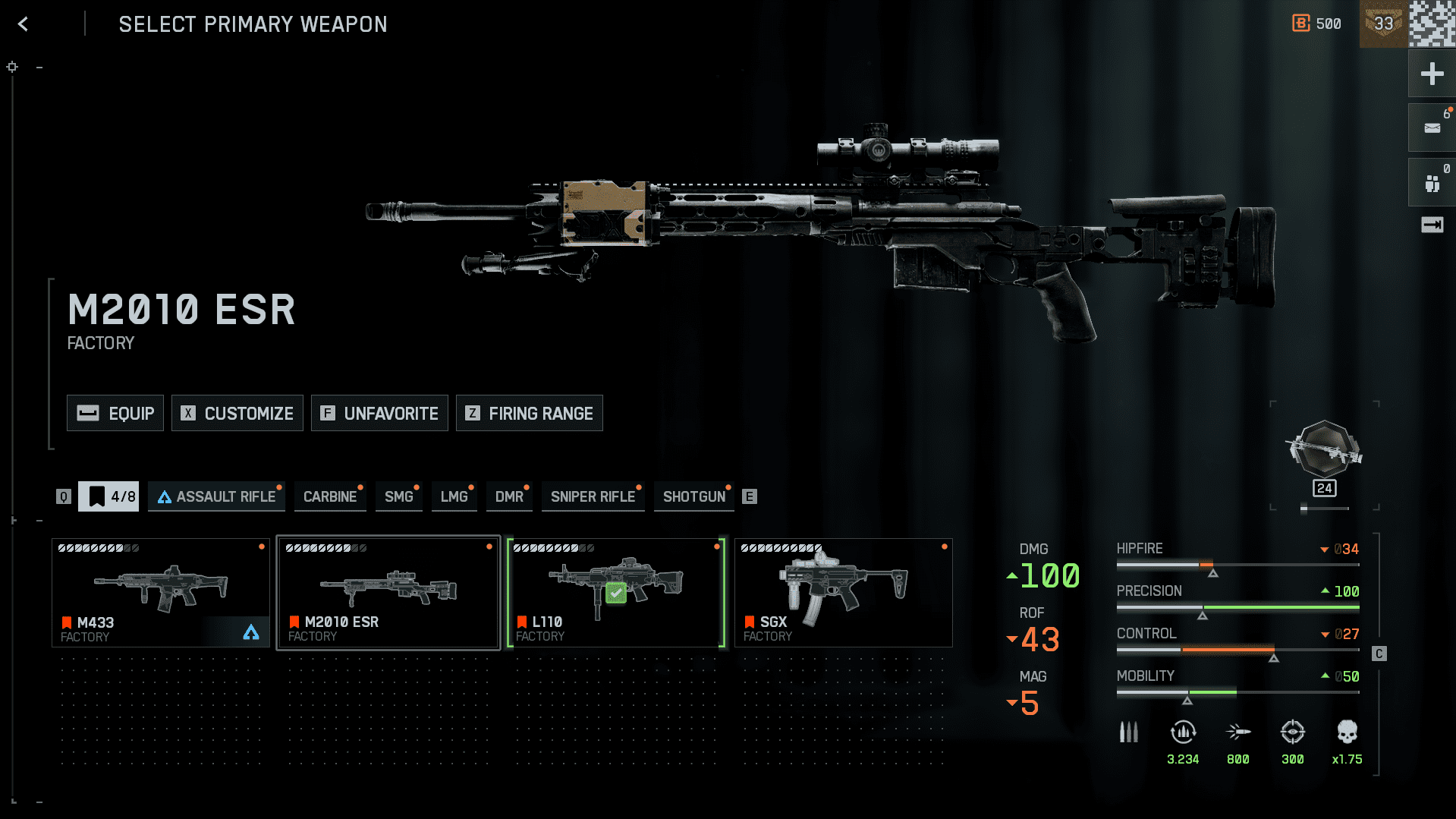Screen dimensions: 1456x819
Task: Show the favorites bookmark tab
Action: point(108,496)
